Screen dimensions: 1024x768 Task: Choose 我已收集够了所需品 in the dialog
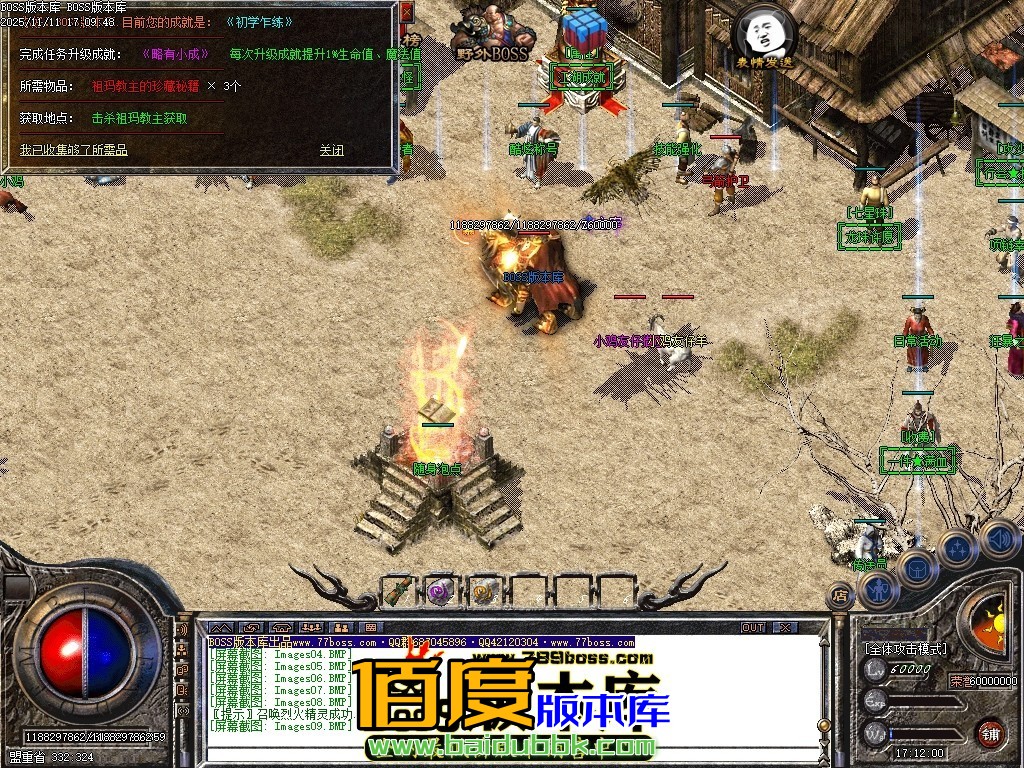[x=74, y=150]
